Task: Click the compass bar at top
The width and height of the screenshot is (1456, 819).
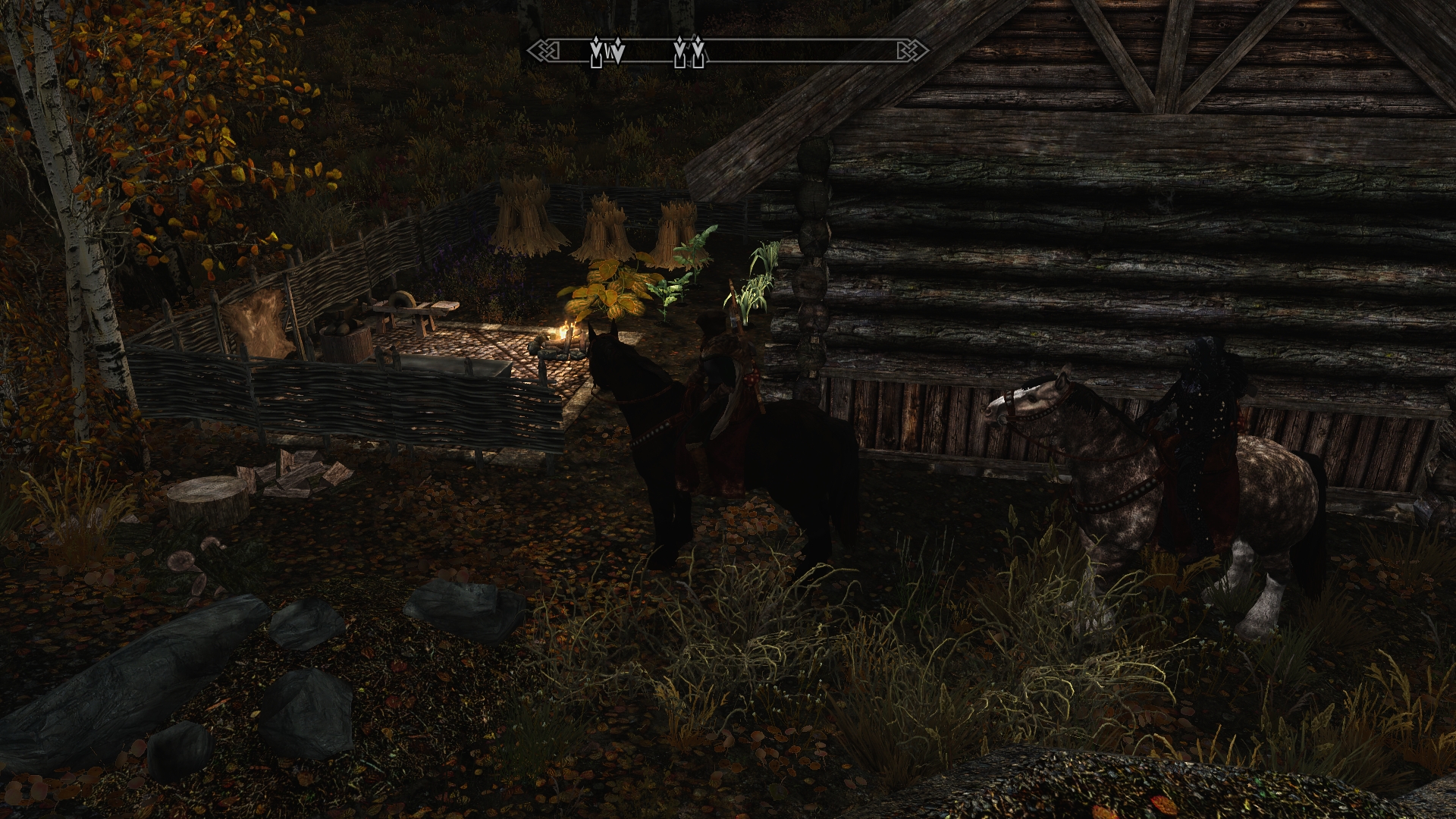Action: click(728, 52)
